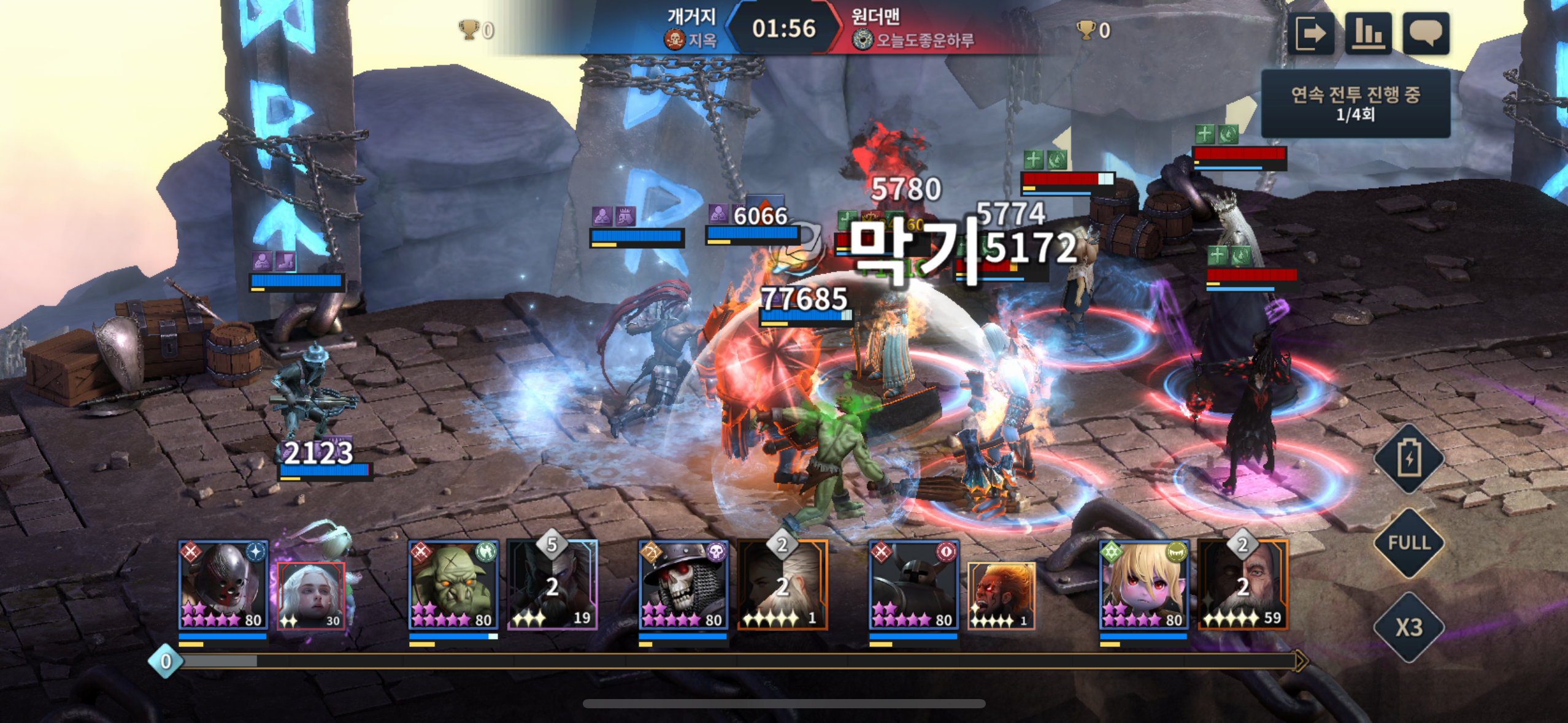Use the fiery orange-haired warrior skill card
The width and height of the screenshot is (1568, 723).
tap(1001, 595)
